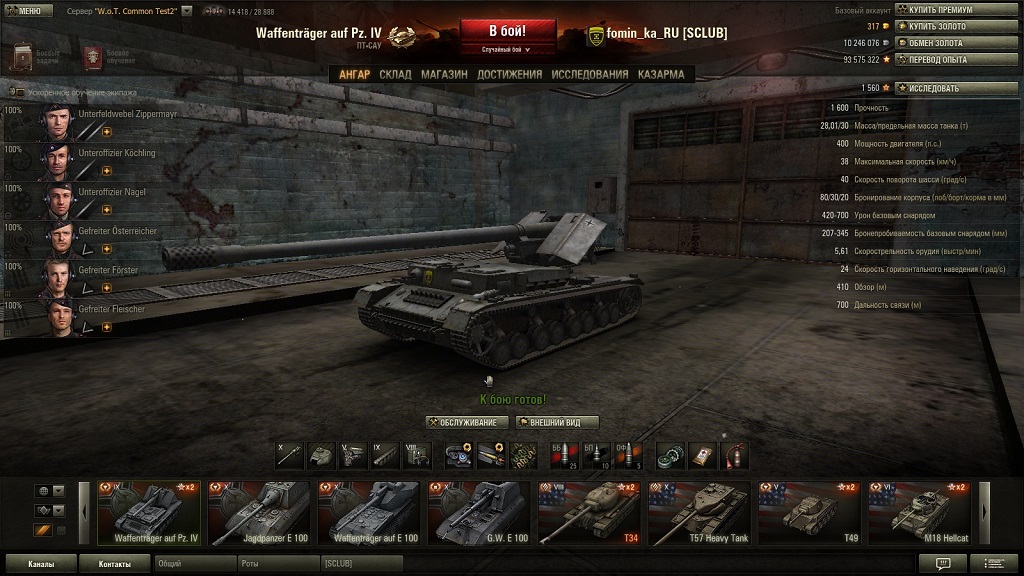Open the Обслуживание service panel
Screen dimensions: 1024x576
pyautogui.click(x=467, y=423)
